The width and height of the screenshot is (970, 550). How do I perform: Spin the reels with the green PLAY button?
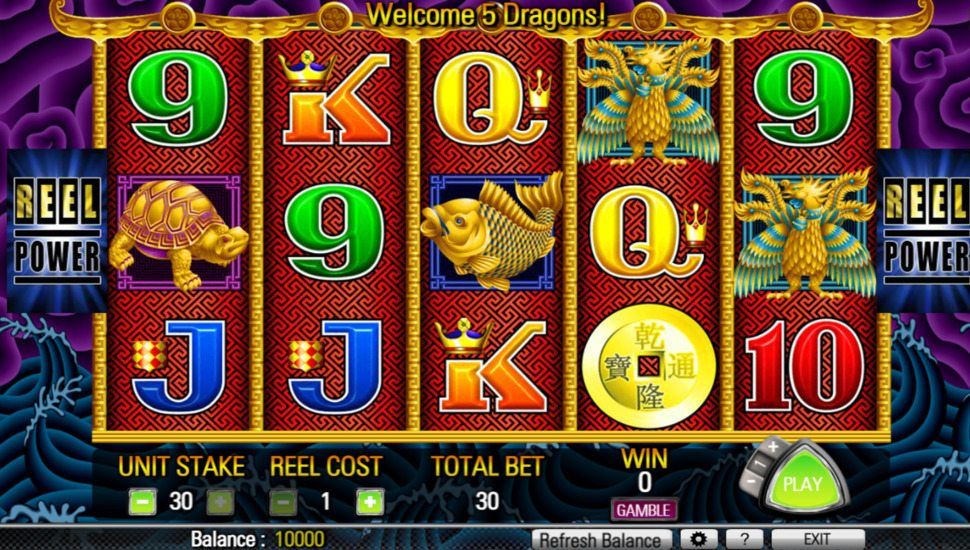(801, 485)
